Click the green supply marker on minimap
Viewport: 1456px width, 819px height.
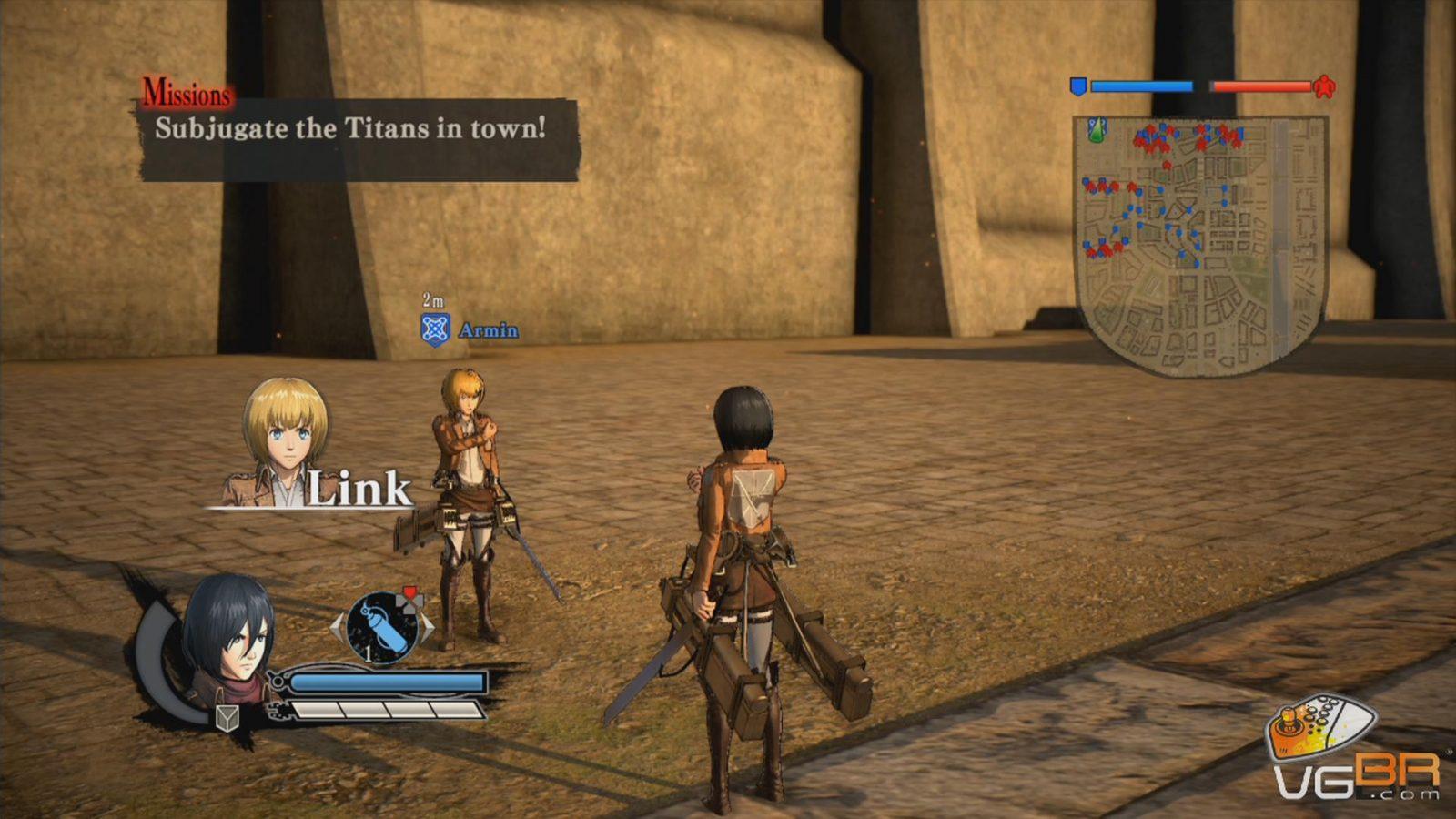(1097, 130)
